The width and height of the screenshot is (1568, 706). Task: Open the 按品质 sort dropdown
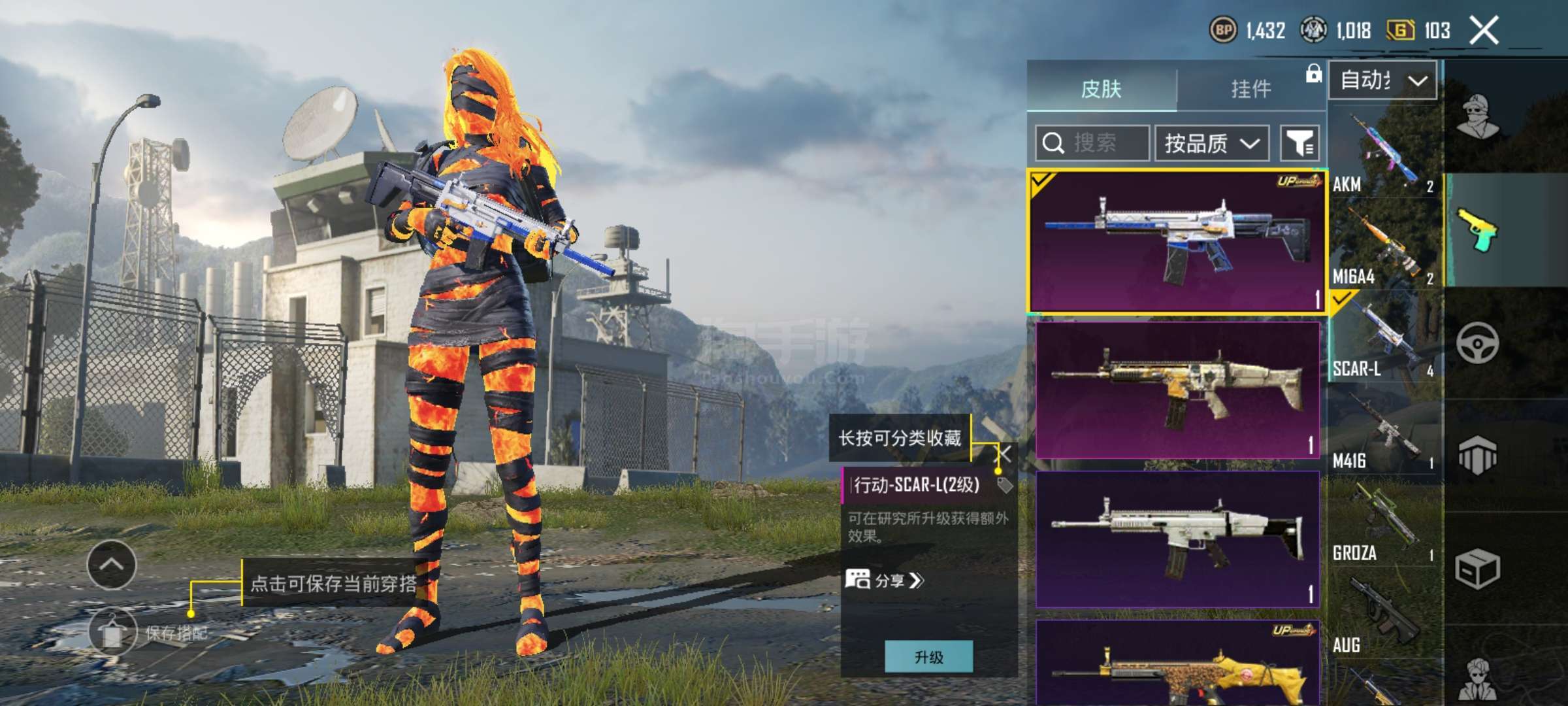(x=1212, y=143)
